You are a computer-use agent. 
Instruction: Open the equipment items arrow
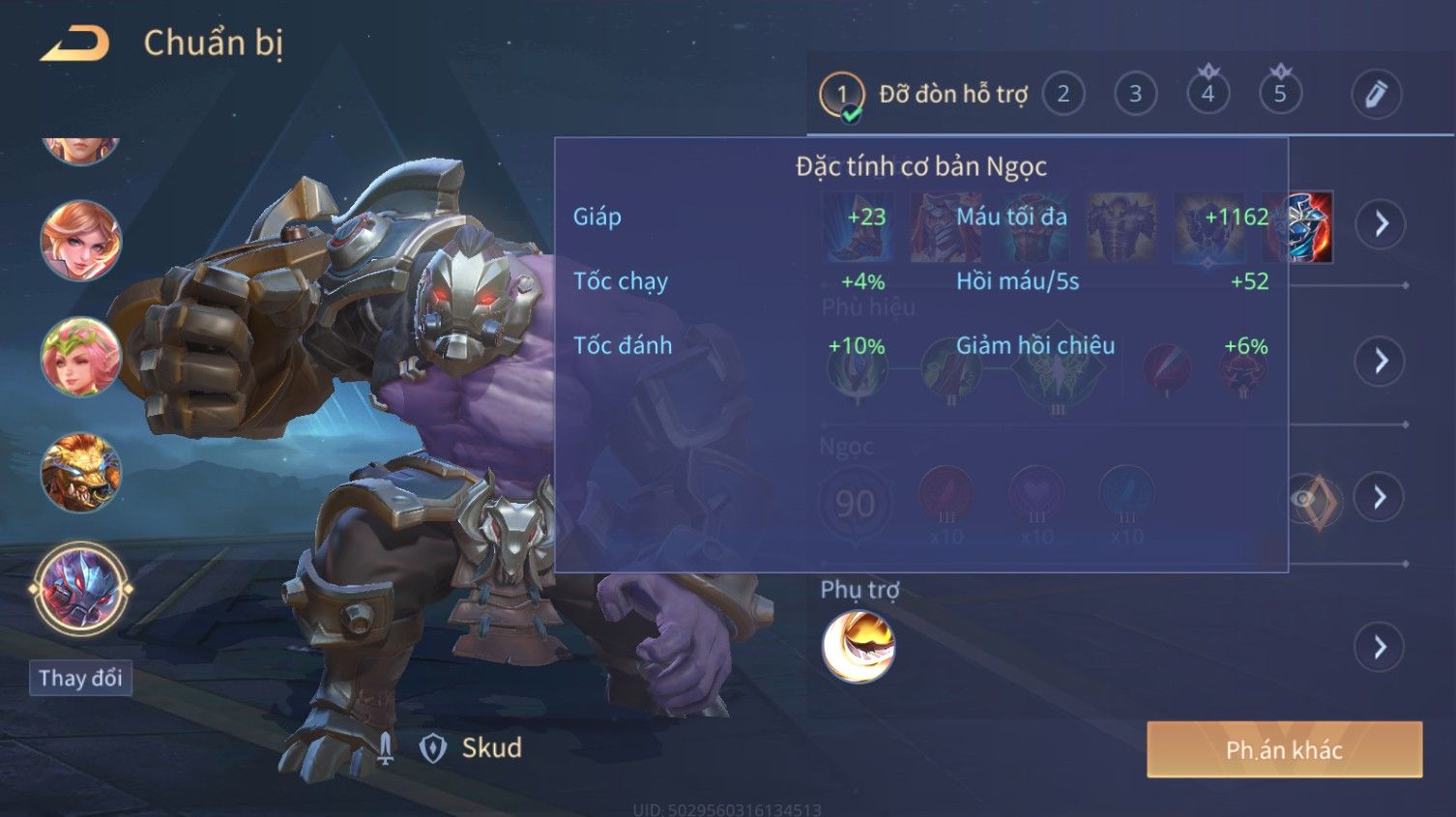tap(1381, 224)
